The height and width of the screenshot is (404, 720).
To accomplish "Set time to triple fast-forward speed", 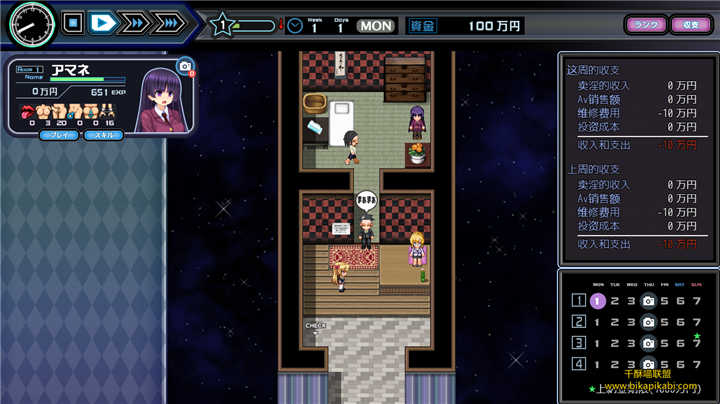I will click(x=168, y=21).
